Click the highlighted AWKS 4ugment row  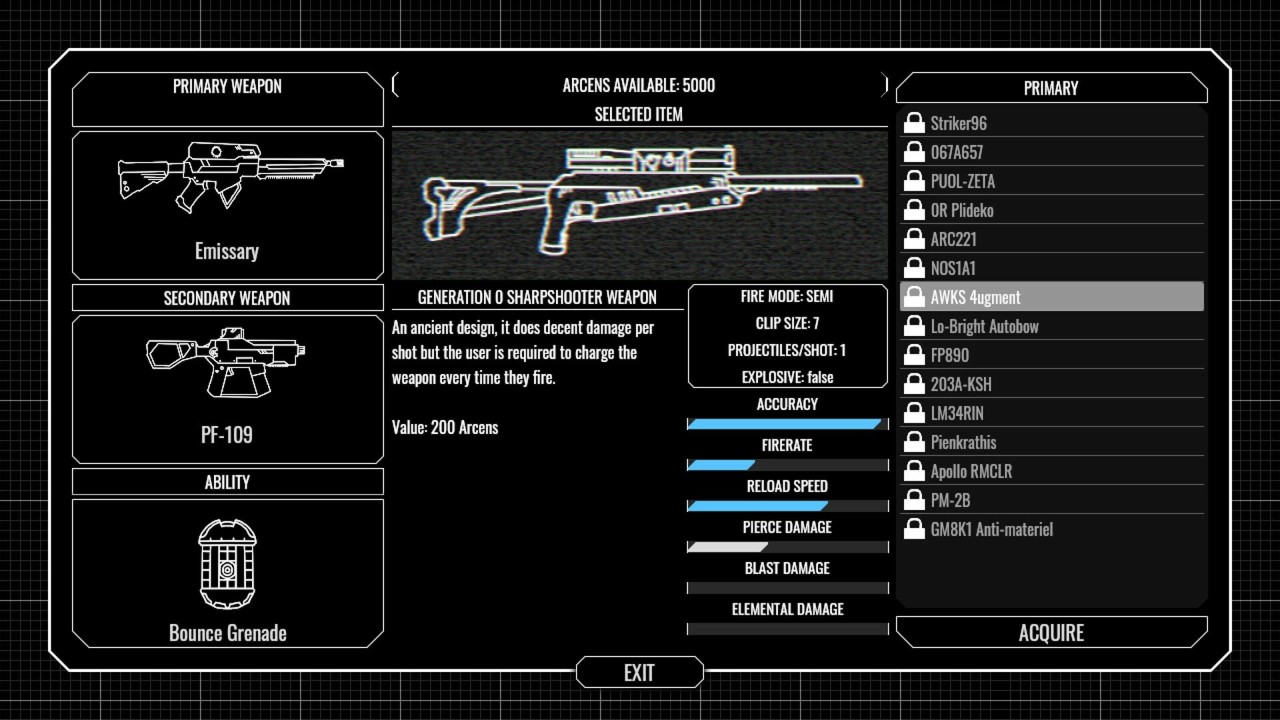click(1051, 297)
